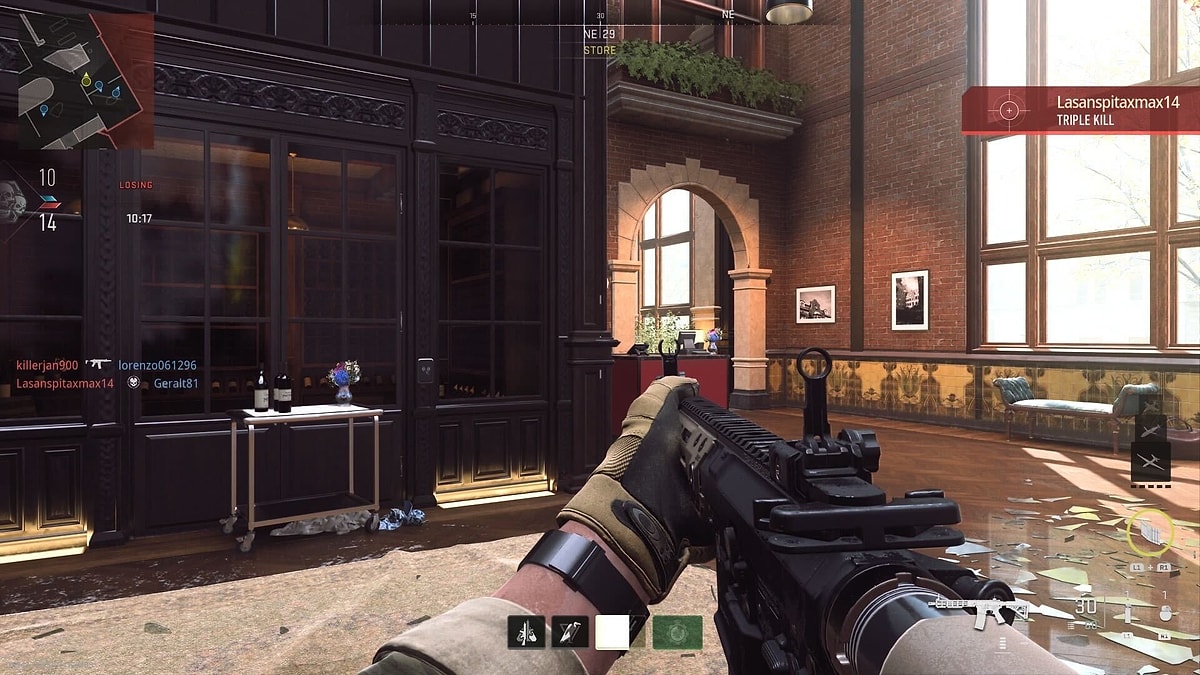Image resolution: width=1200 pixels, height=675 pixels.
Task: Choose the tactical equipment icon
Action: (x=1127, y=612)
